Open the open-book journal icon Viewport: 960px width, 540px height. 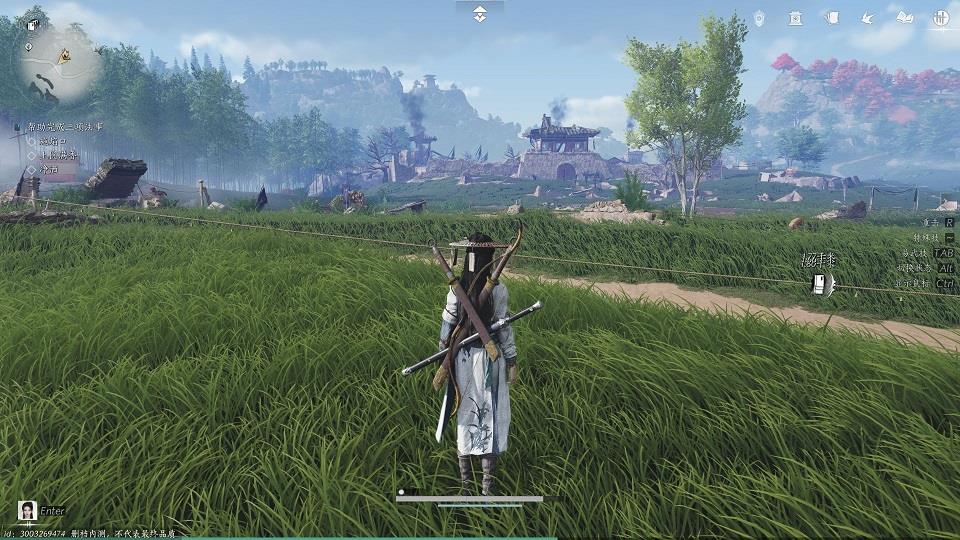(904, 17)
